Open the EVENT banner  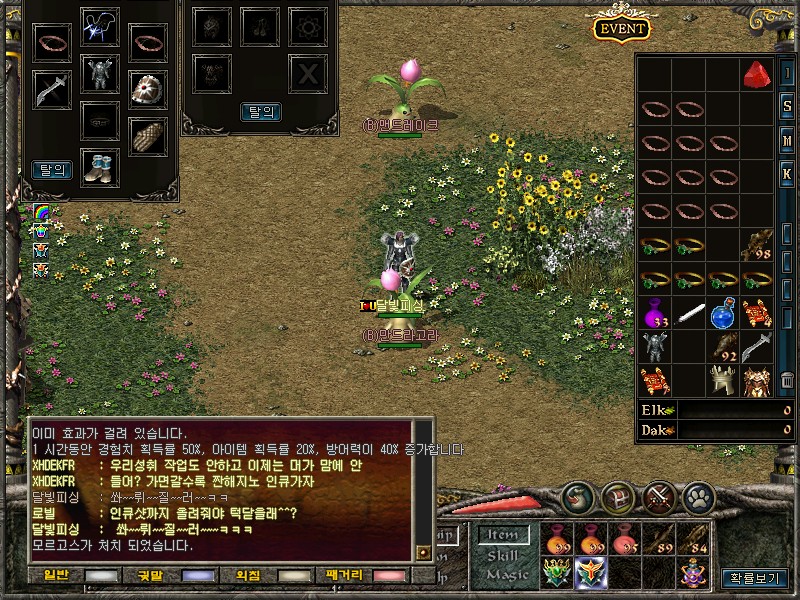(621, 28)
